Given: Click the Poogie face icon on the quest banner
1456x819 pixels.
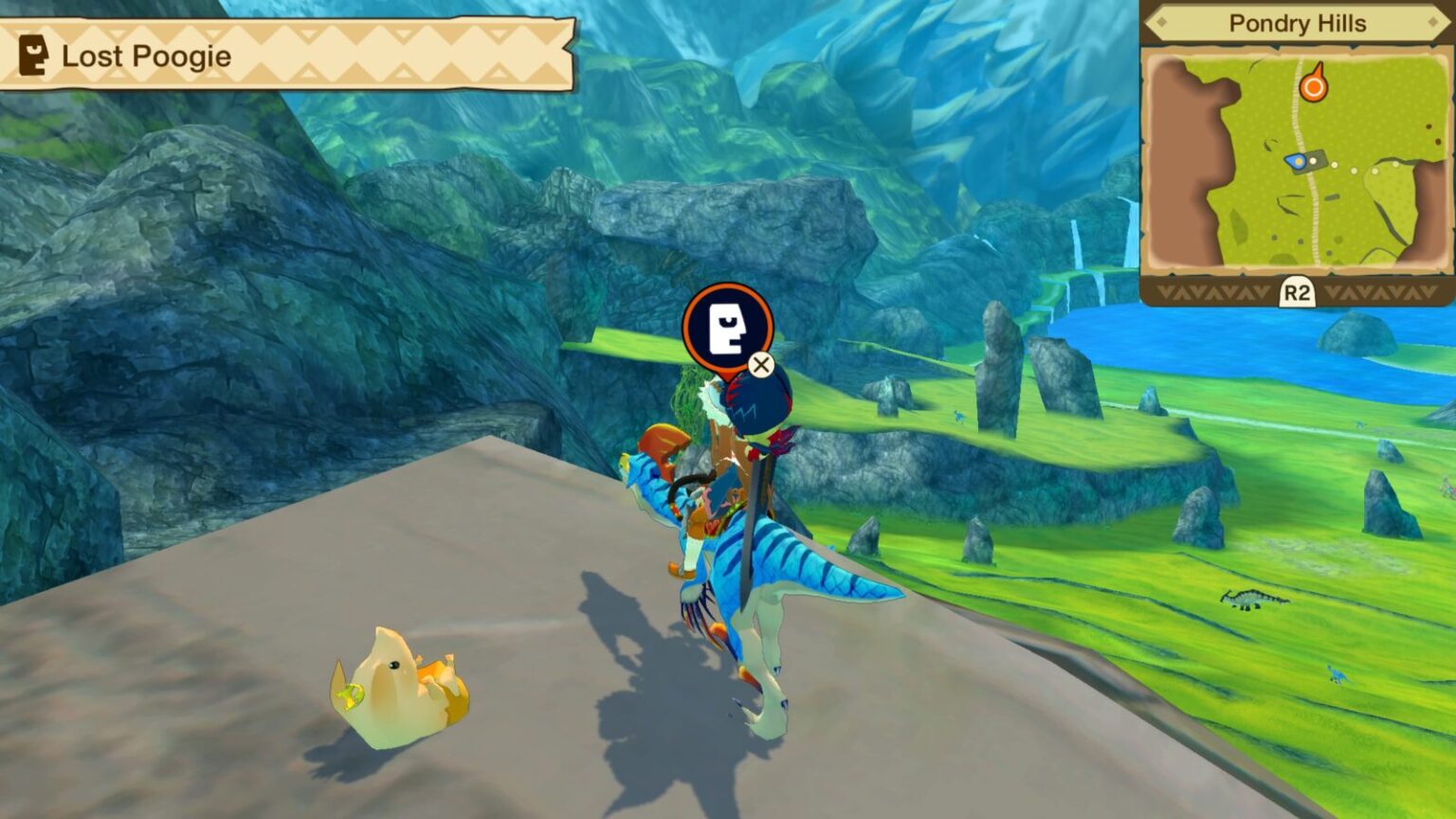Looking at the screenshot, I should [x=35, y=56].
